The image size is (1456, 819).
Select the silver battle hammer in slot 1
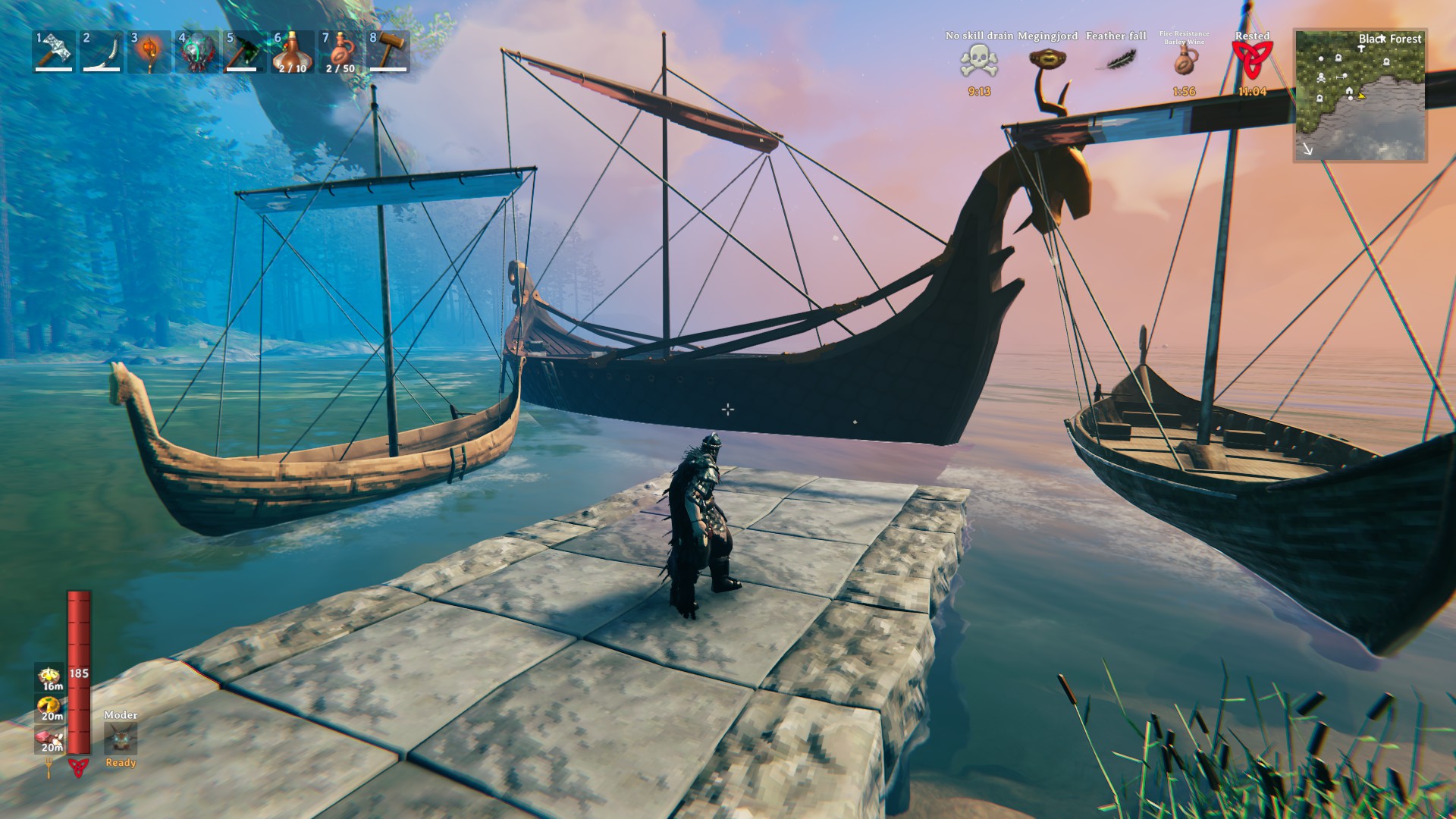pos(54,52)
